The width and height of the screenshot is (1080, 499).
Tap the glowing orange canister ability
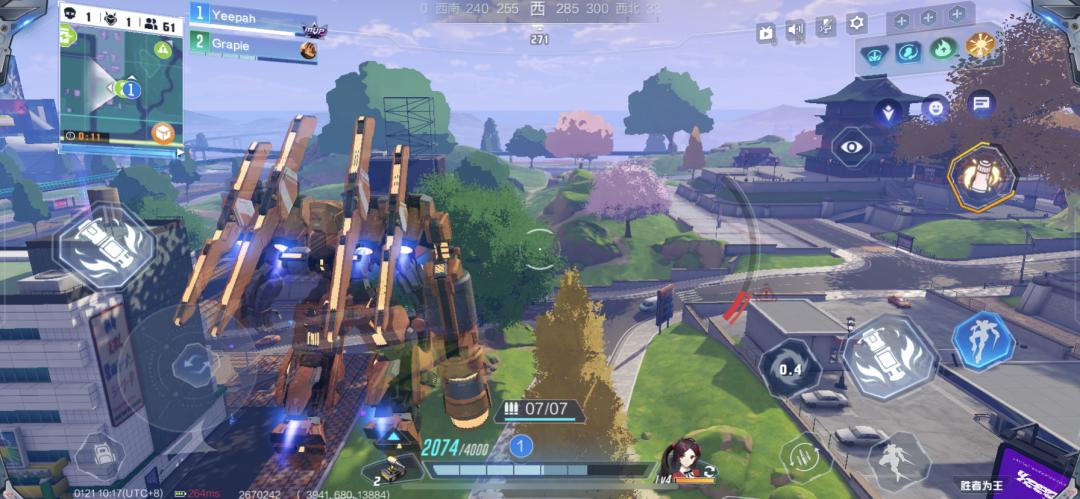(981, 177)
